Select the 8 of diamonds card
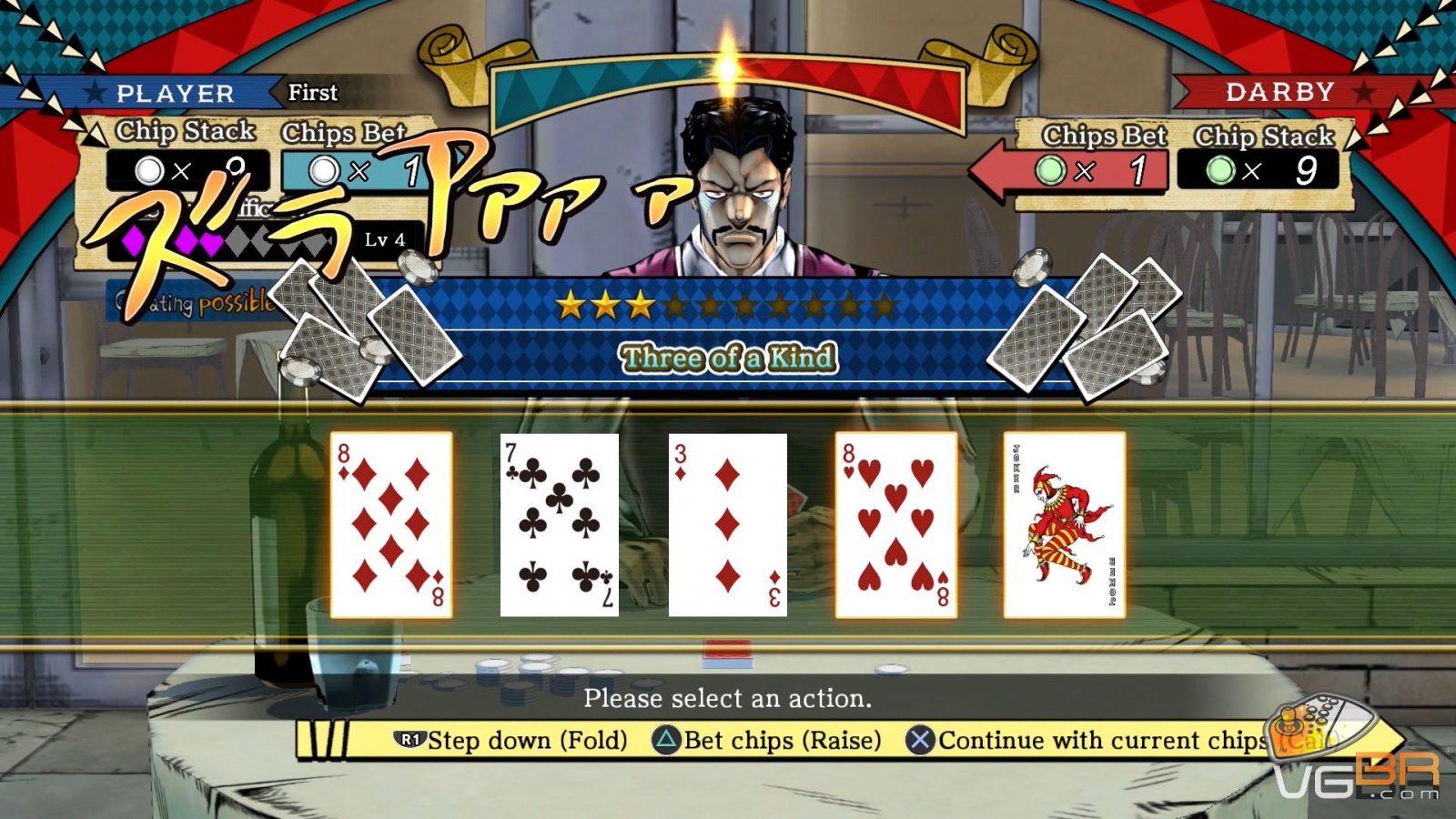The height and width of the screenshot is (819, 1456). tap(391, 525)
